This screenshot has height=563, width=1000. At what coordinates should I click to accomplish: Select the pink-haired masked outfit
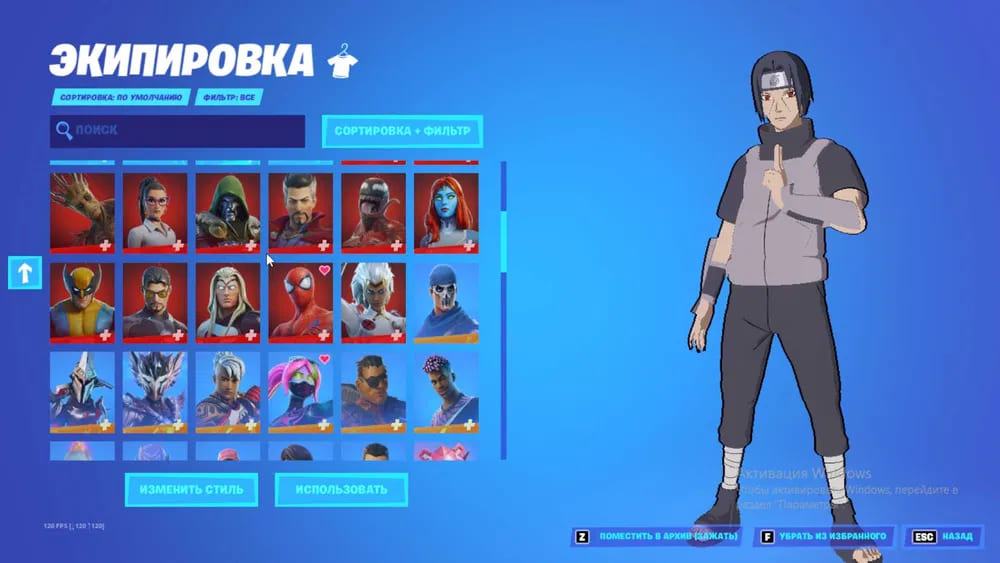(x=300, y=392)
